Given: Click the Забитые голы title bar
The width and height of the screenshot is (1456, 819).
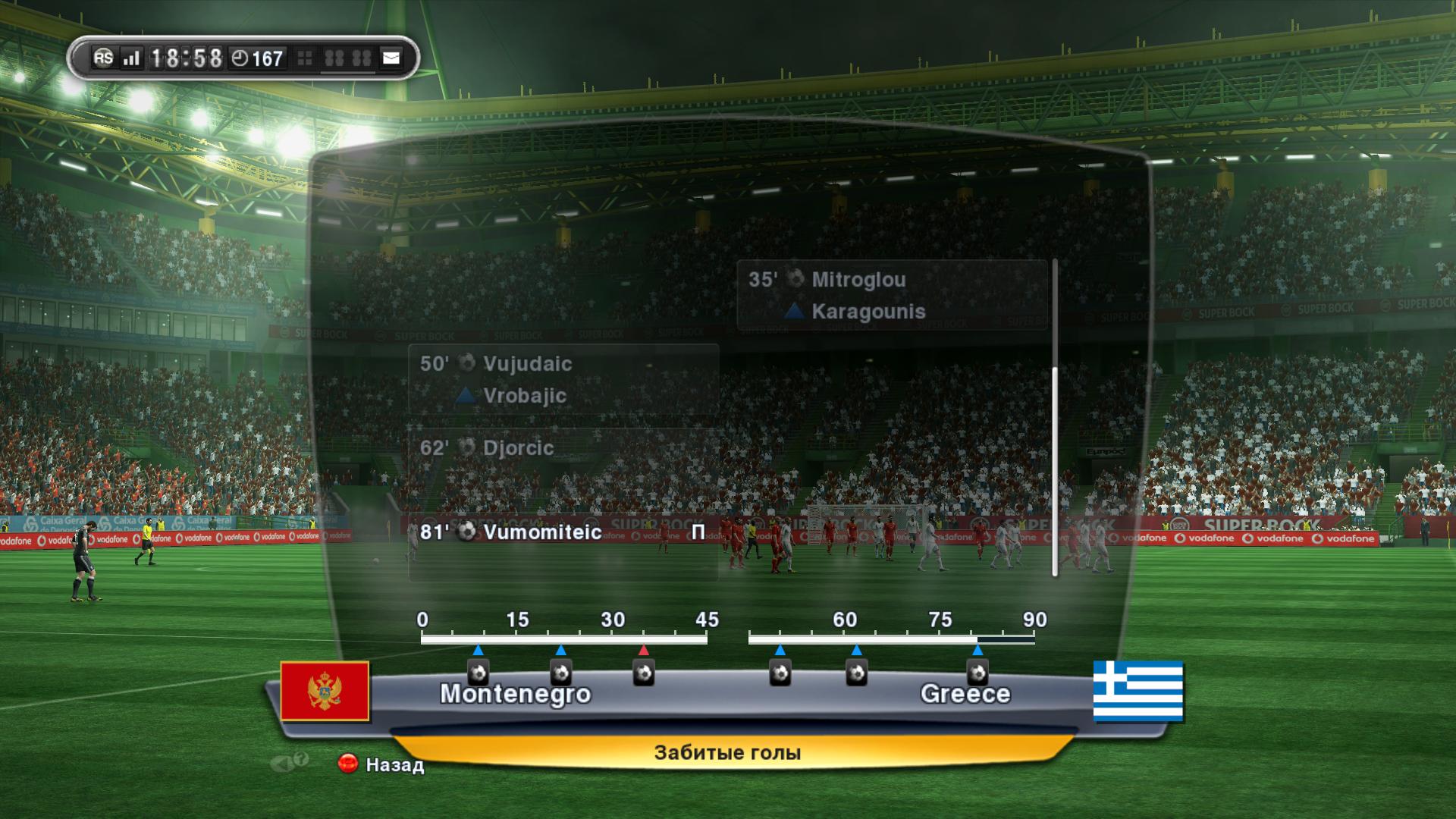Looking at the screenshot, I should (727, 753).
